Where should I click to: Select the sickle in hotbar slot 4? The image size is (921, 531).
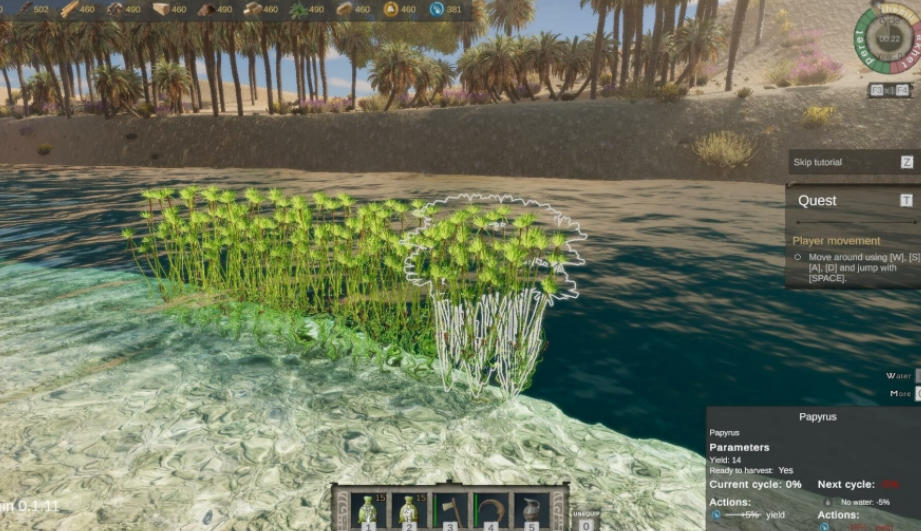click(x=491, y=509)
